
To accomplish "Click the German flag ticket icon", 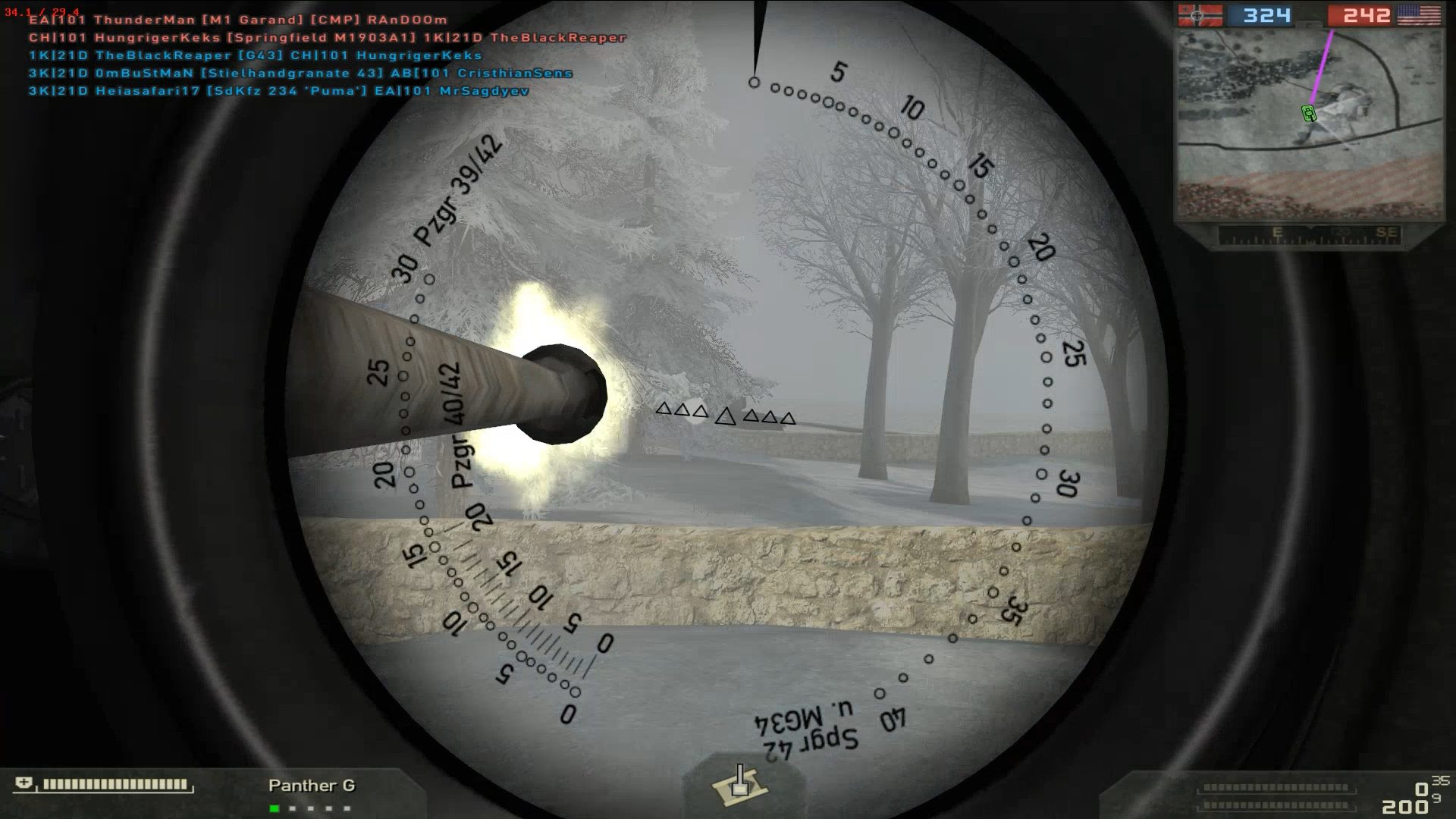I will 1198,15.
